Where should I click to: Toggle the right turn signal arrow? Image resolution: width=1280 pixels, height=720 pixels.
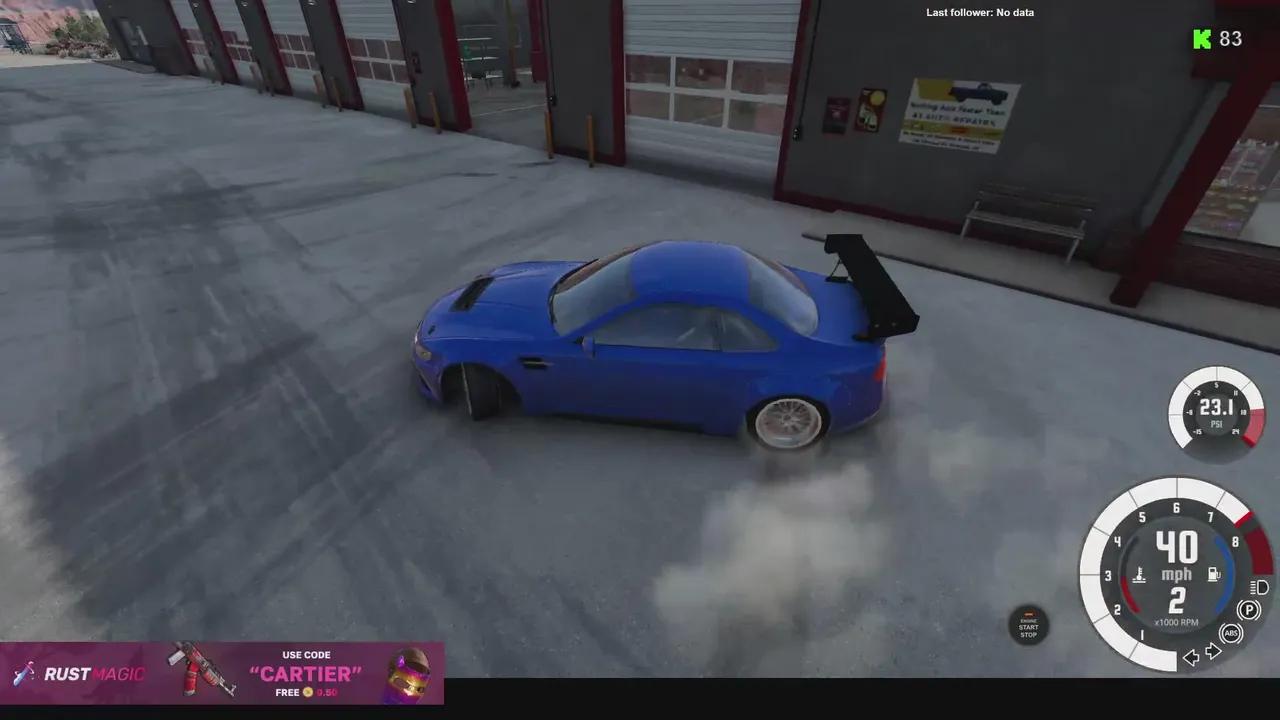[1212, 650]
